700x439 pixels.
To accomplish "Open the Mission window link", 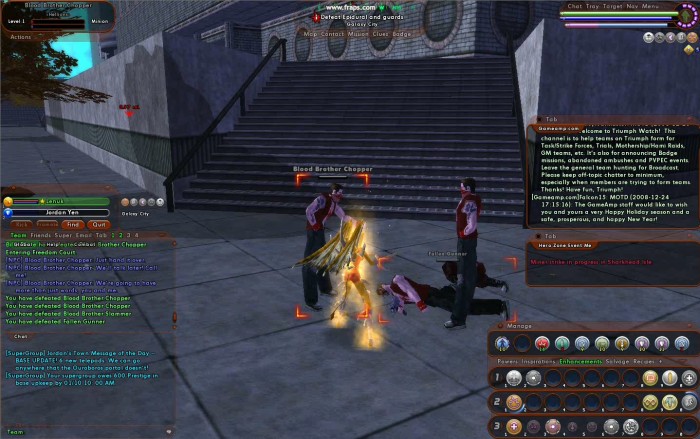I will tap(358, 33).
